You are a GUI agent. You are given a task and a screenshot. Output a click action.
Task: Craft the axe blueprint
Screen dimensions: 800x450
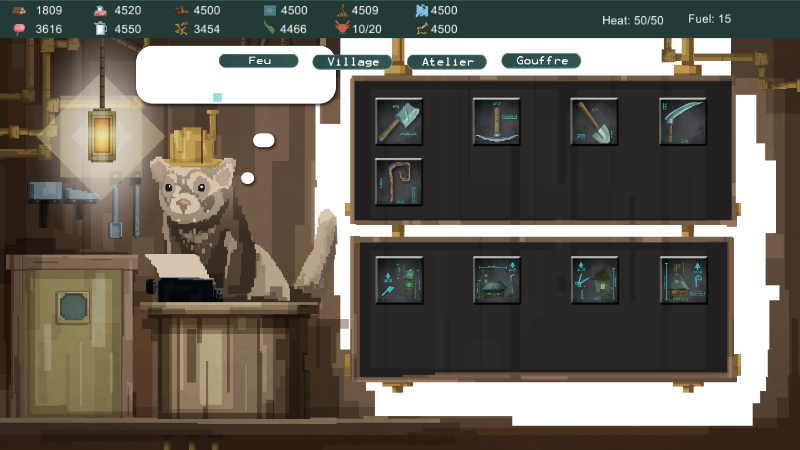399,121
